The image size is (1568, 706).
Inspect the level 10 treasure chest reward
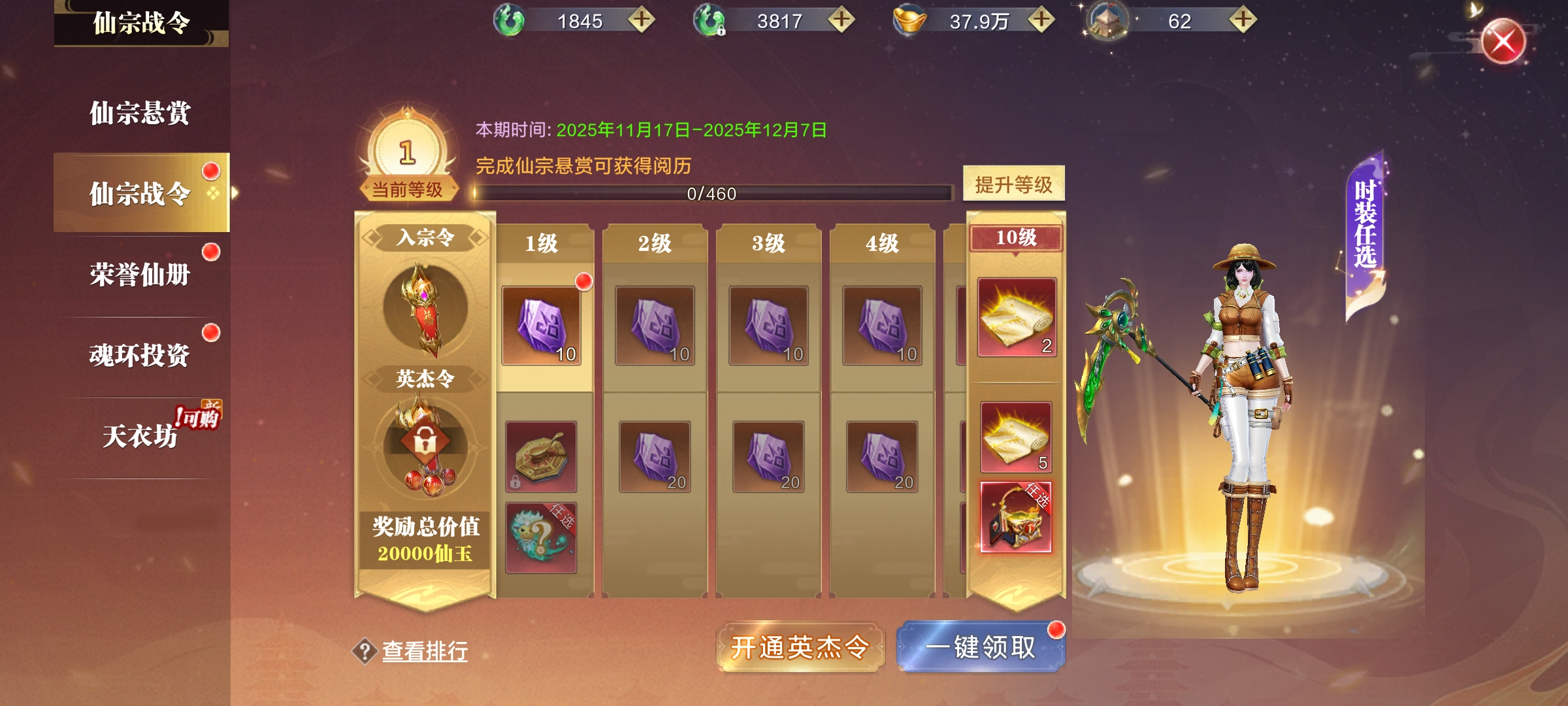click(x=1016, y=517)
